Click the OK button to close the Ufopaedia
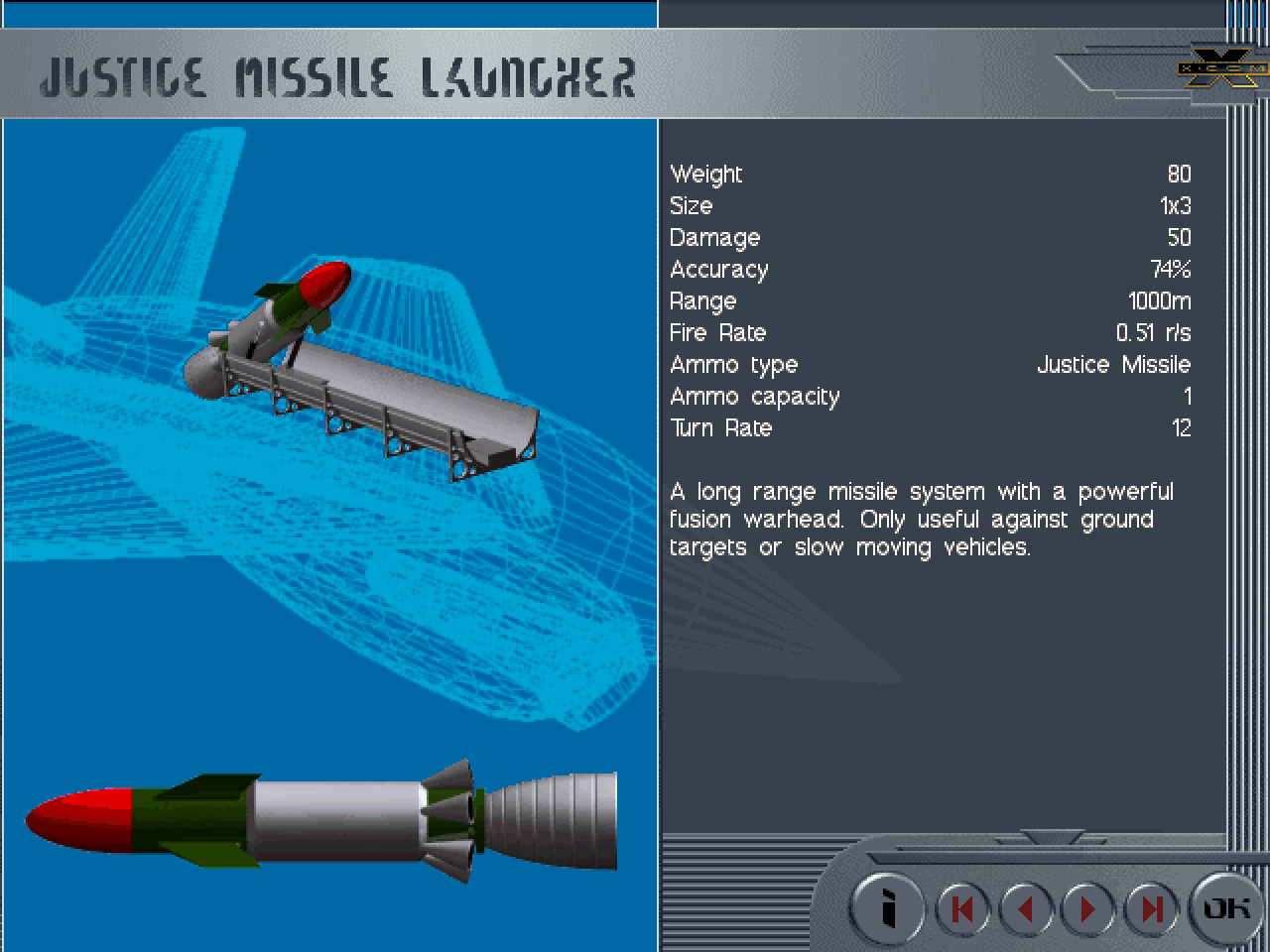This screenshot has height=952, width=1270. click(1225, 907)
